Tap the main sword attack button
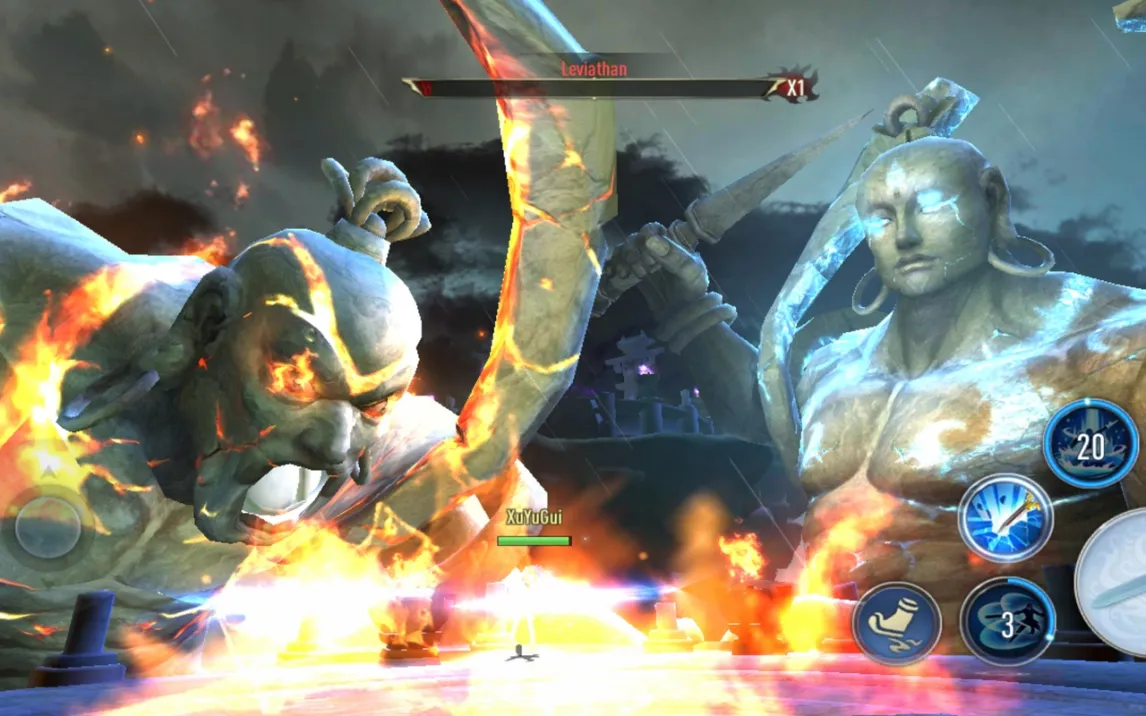Screen dimensions: 1146x716 pyautogui.click(x=1116, y=584)
